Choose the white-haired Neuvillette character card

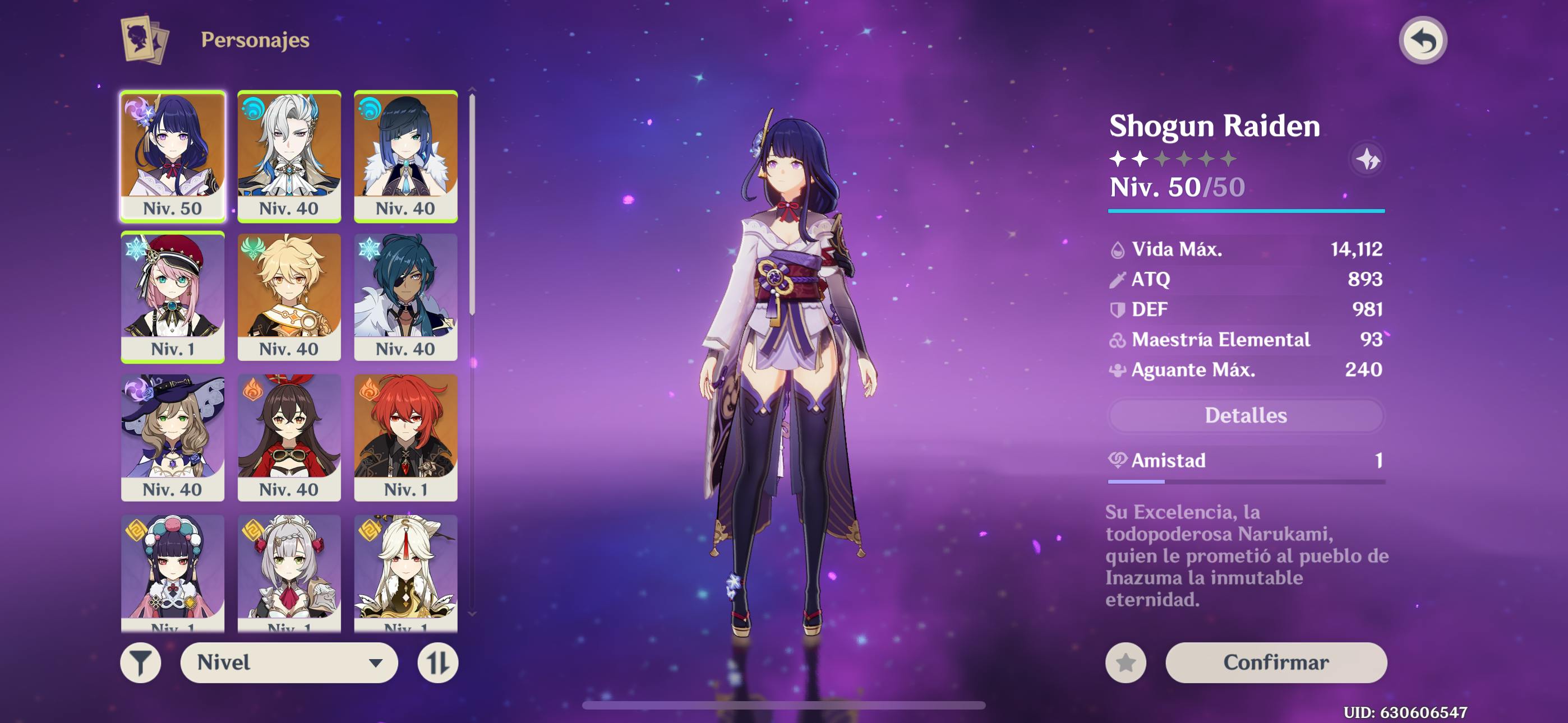[x=289, y=156]
